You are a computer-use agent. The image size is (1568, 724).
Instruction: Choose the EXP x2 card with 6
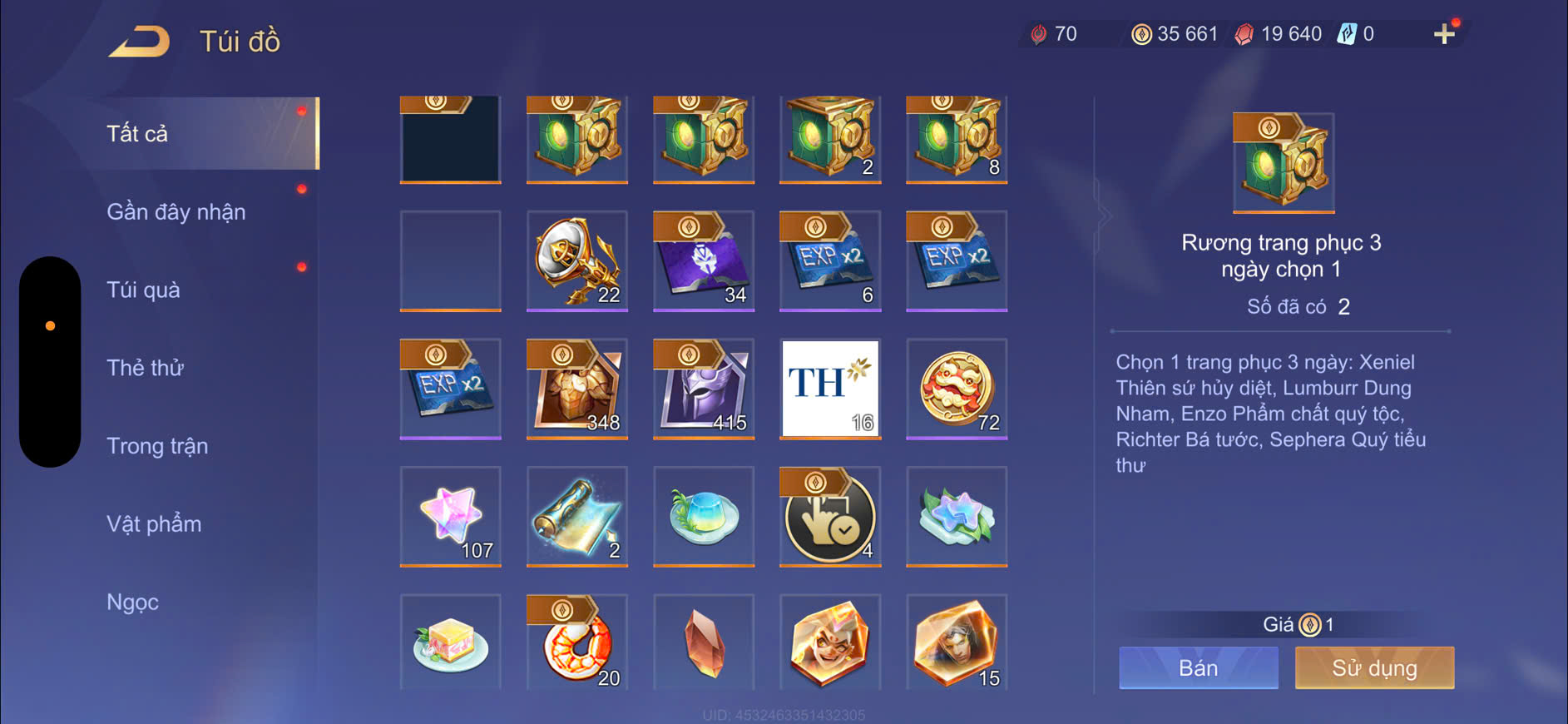pyautogui.click(x=830, y=260)
